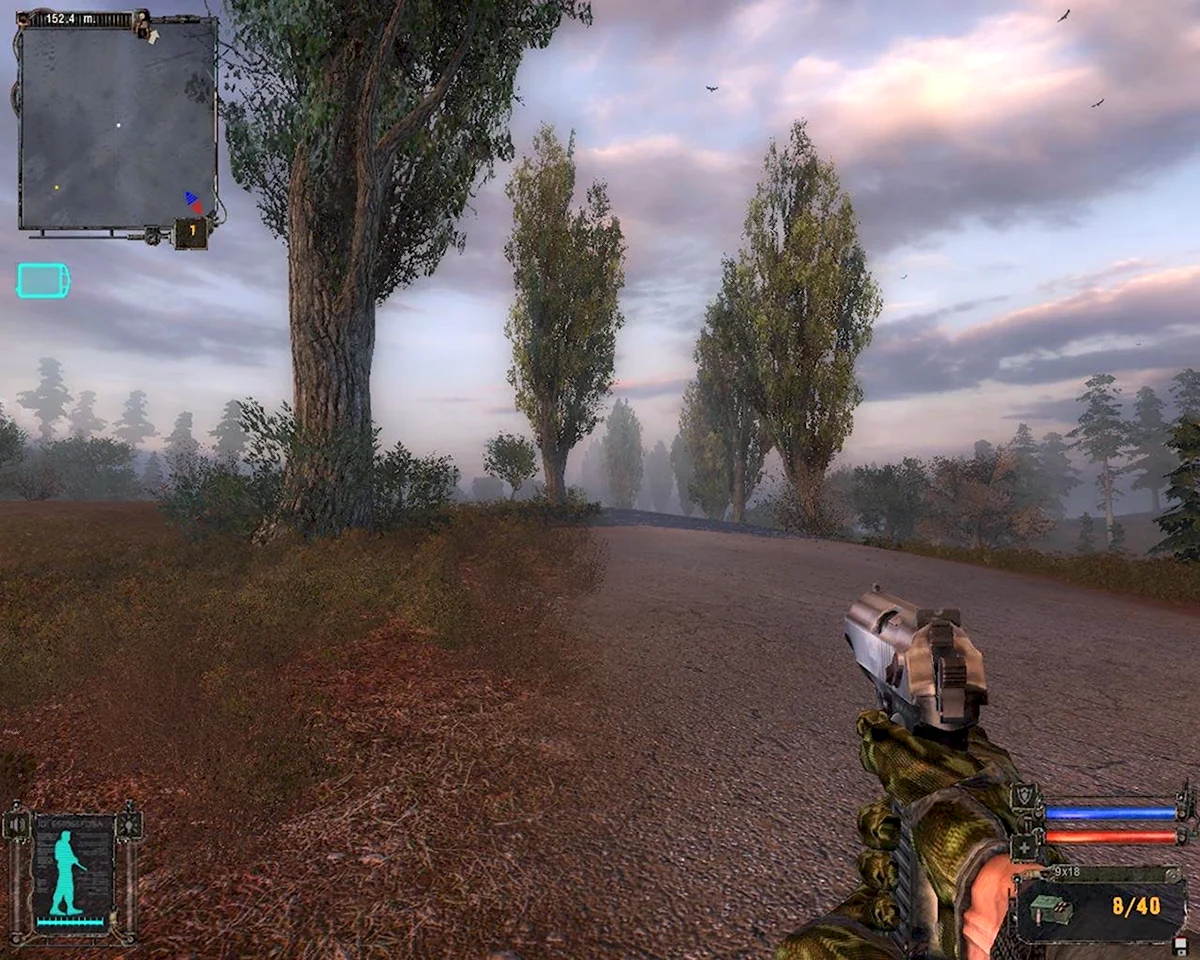This screenshot has height=960, width=1200.
Task: Select the yellow marker dot on the minimap
Action: (57, 187)
